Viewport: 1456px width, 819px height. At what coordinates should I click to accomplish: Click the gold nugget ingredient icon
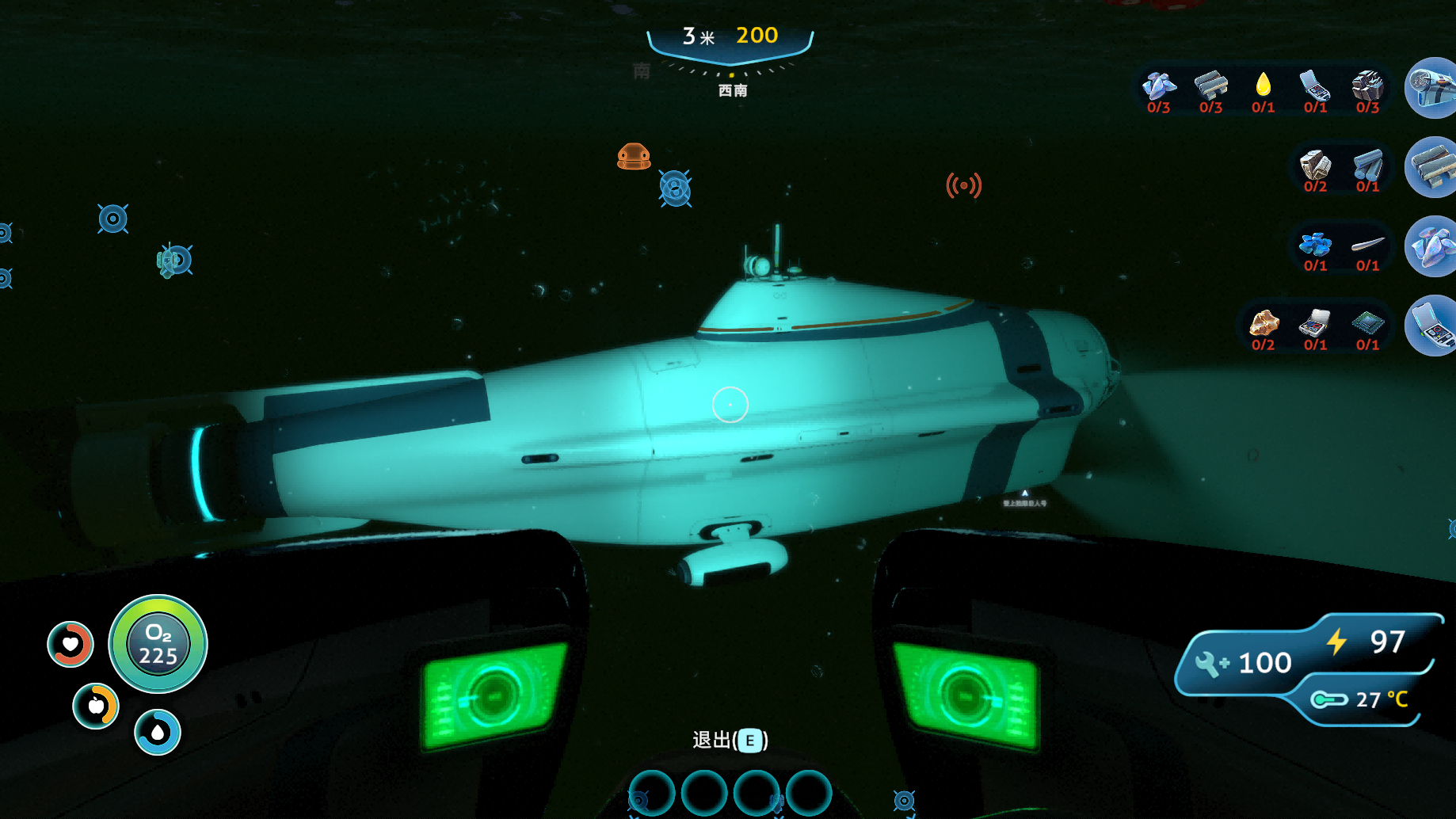pyautogui.click(x=1264, y=322)
